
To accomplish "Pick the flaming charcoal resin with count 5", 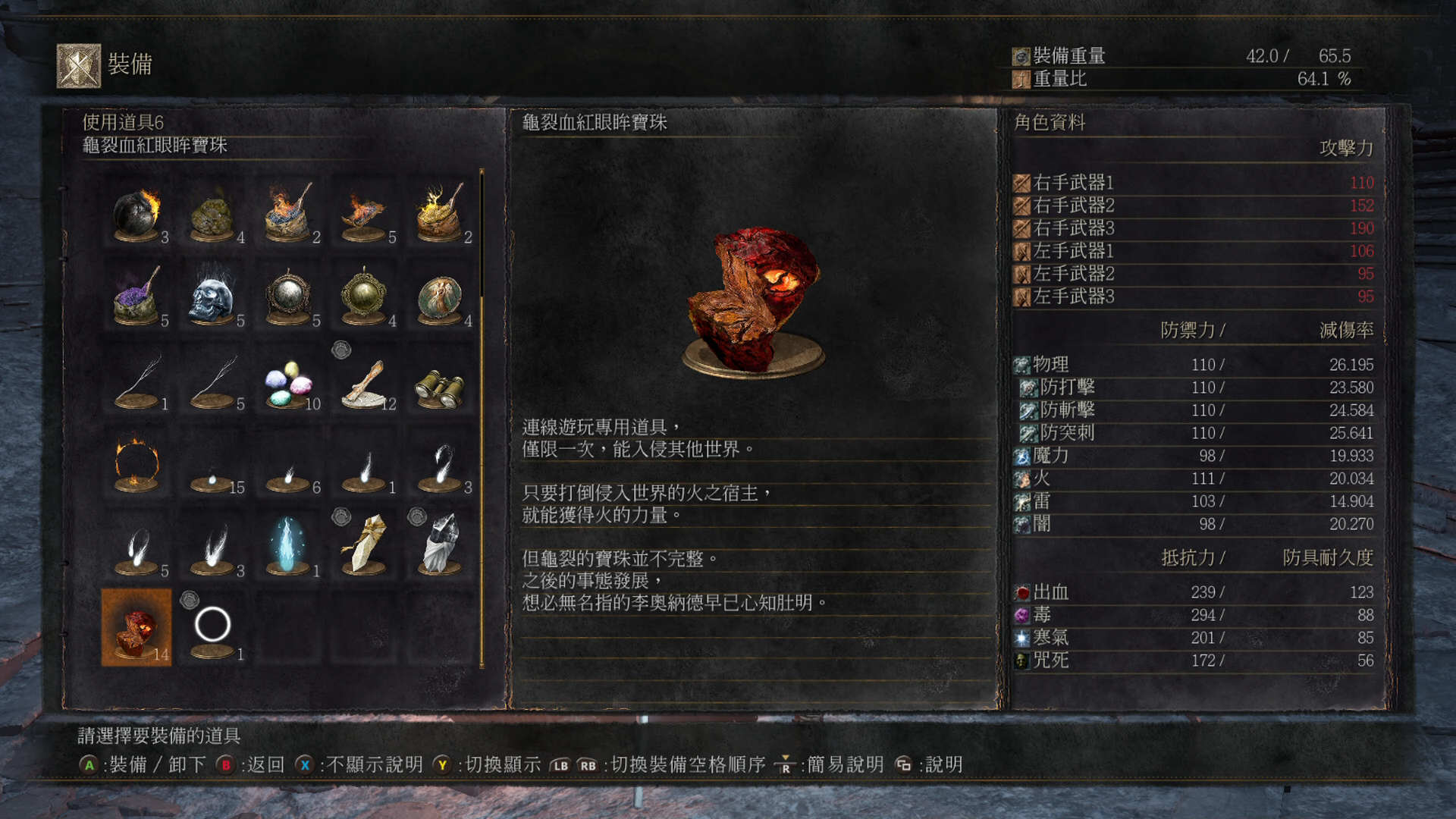I will point(365,214).
